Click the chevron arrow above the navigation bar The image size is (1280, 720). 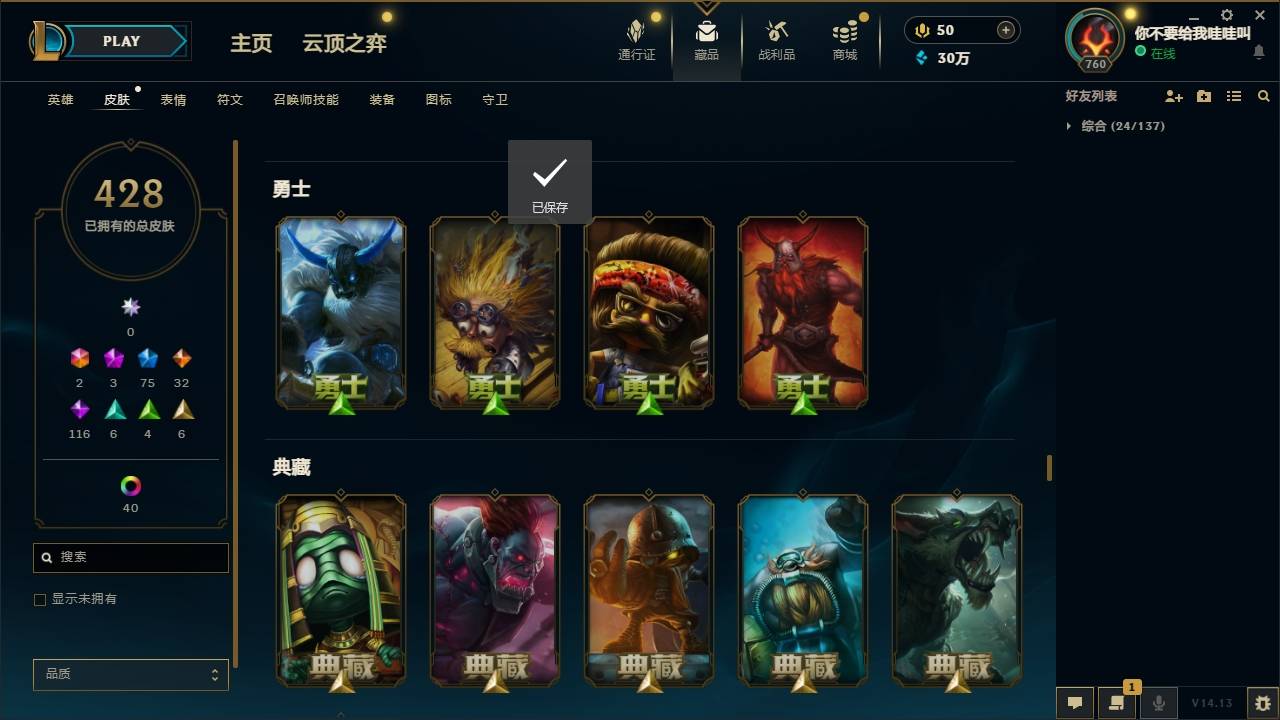pyautogui.click(x=706, y=6)
